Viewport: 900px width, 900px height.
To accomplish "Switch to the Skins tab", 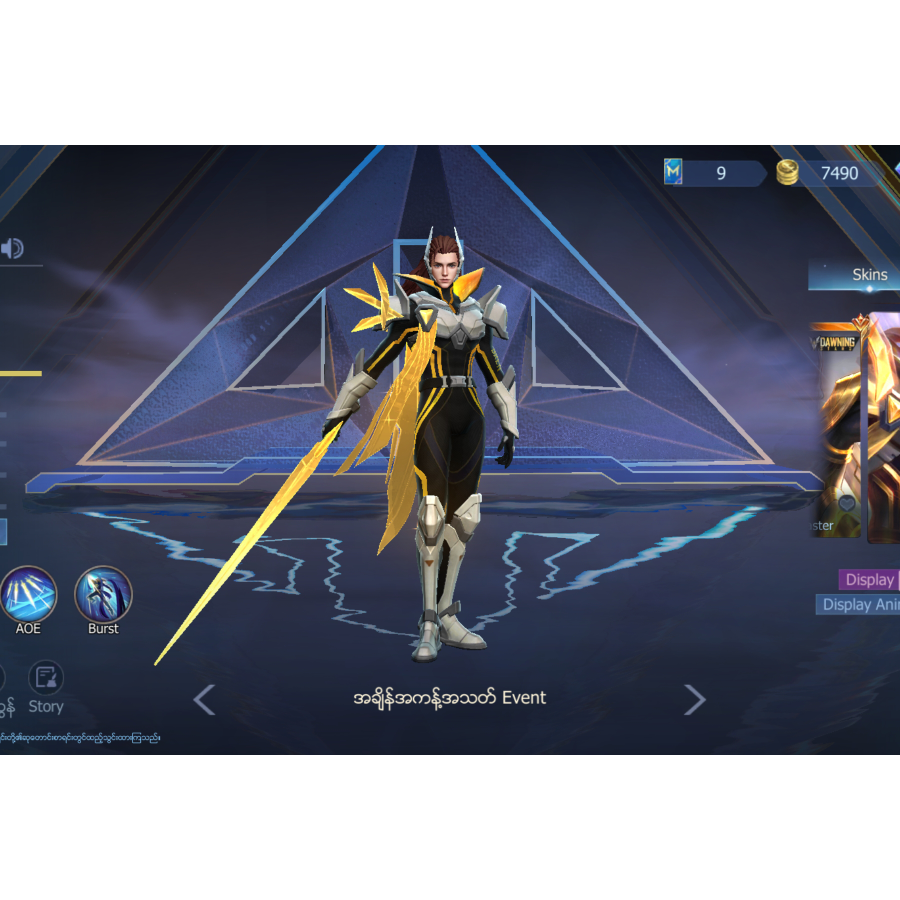I will 869,275.
